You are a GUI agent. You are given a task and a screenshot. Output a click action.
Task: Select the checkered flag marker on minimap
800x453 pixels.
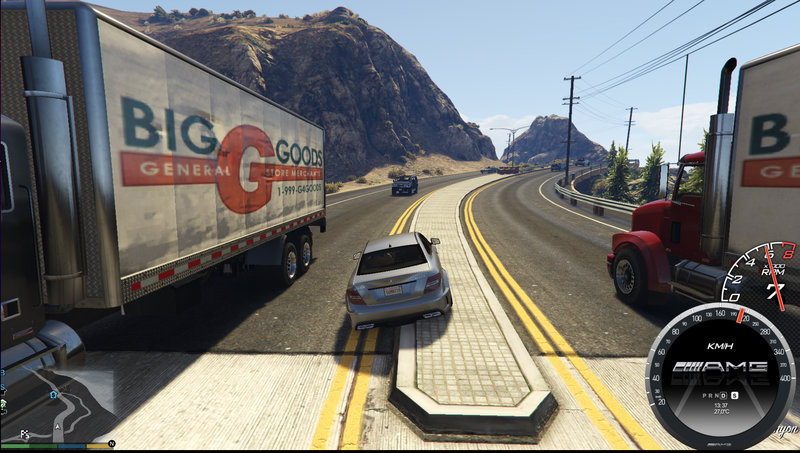coord(24,435)
